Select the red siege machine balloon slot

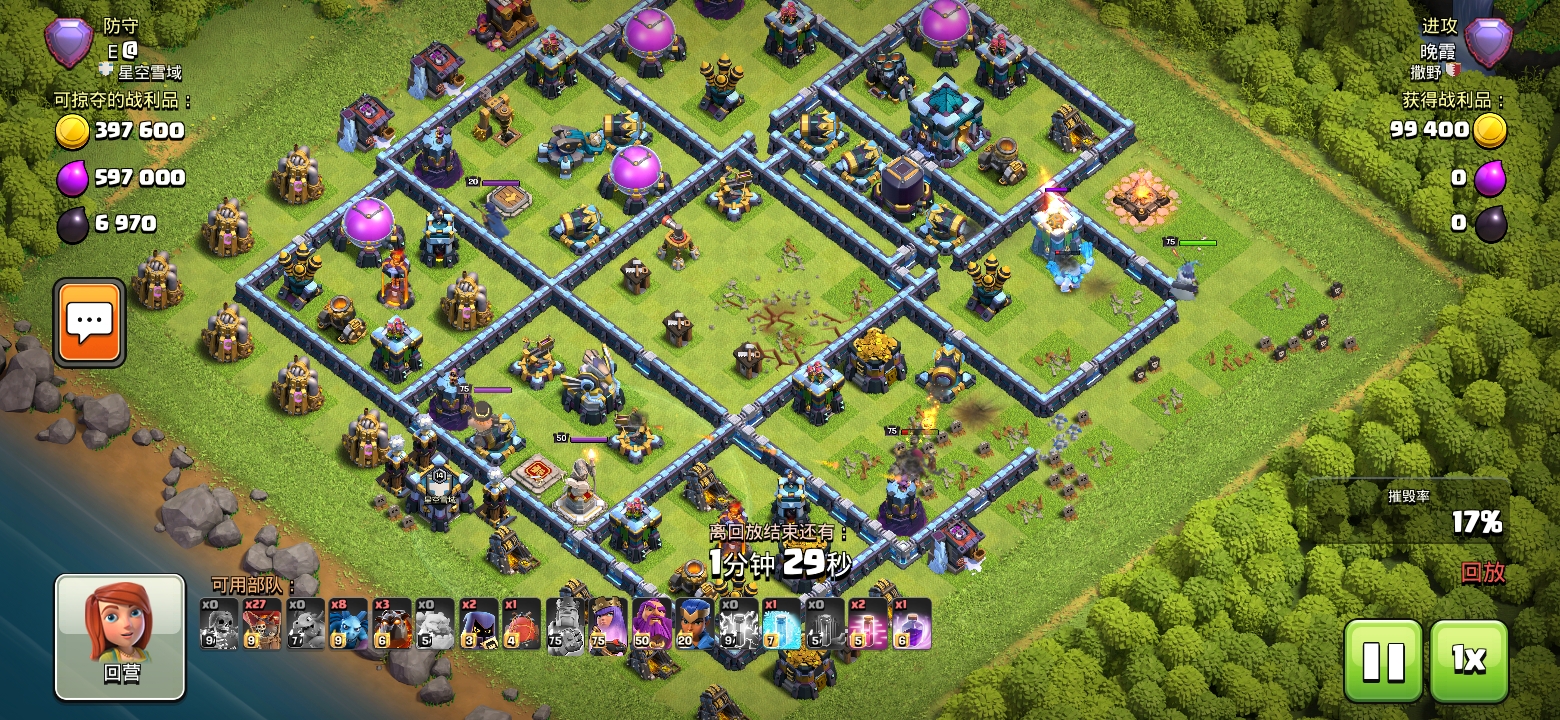tap(522, 624)
